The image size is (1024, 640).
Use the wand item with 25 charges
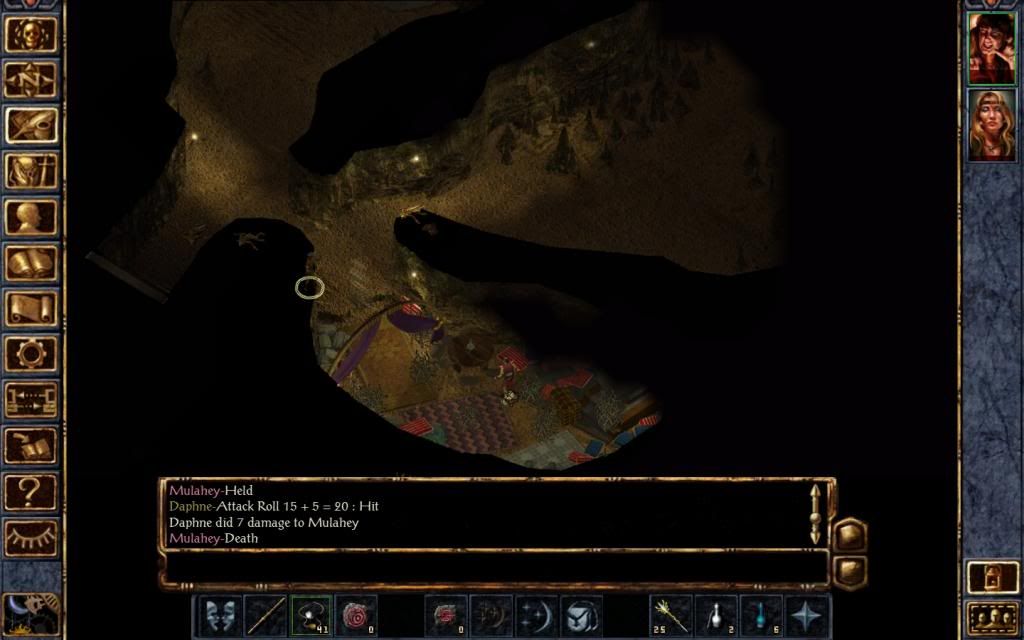point(670,616)
